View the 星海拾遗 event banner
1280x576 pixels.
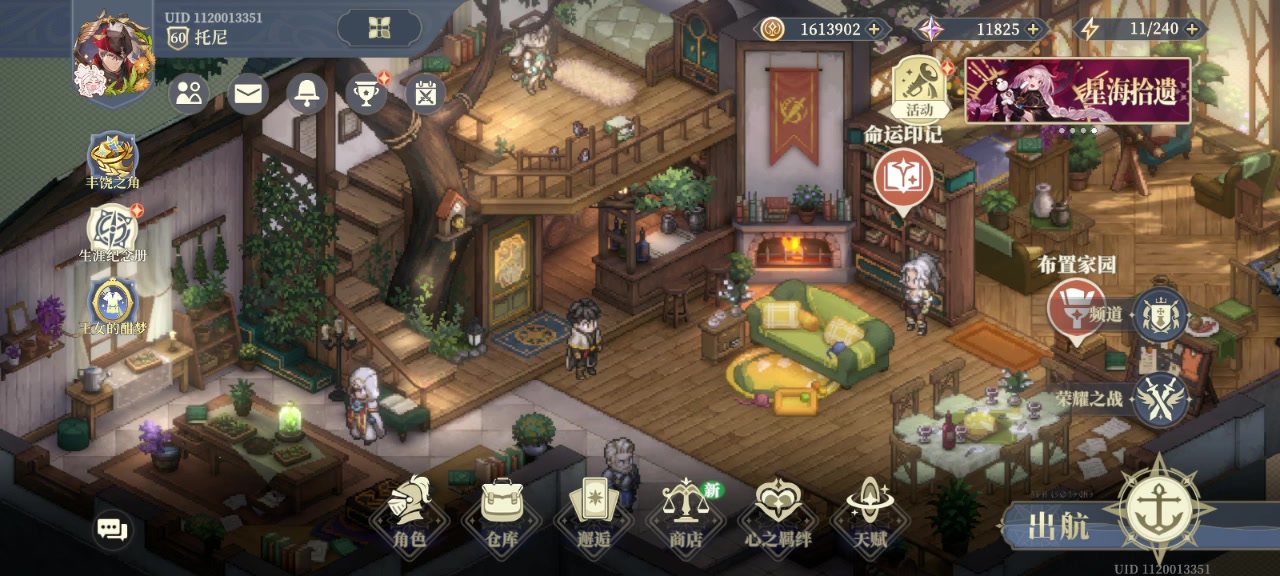1077,90
